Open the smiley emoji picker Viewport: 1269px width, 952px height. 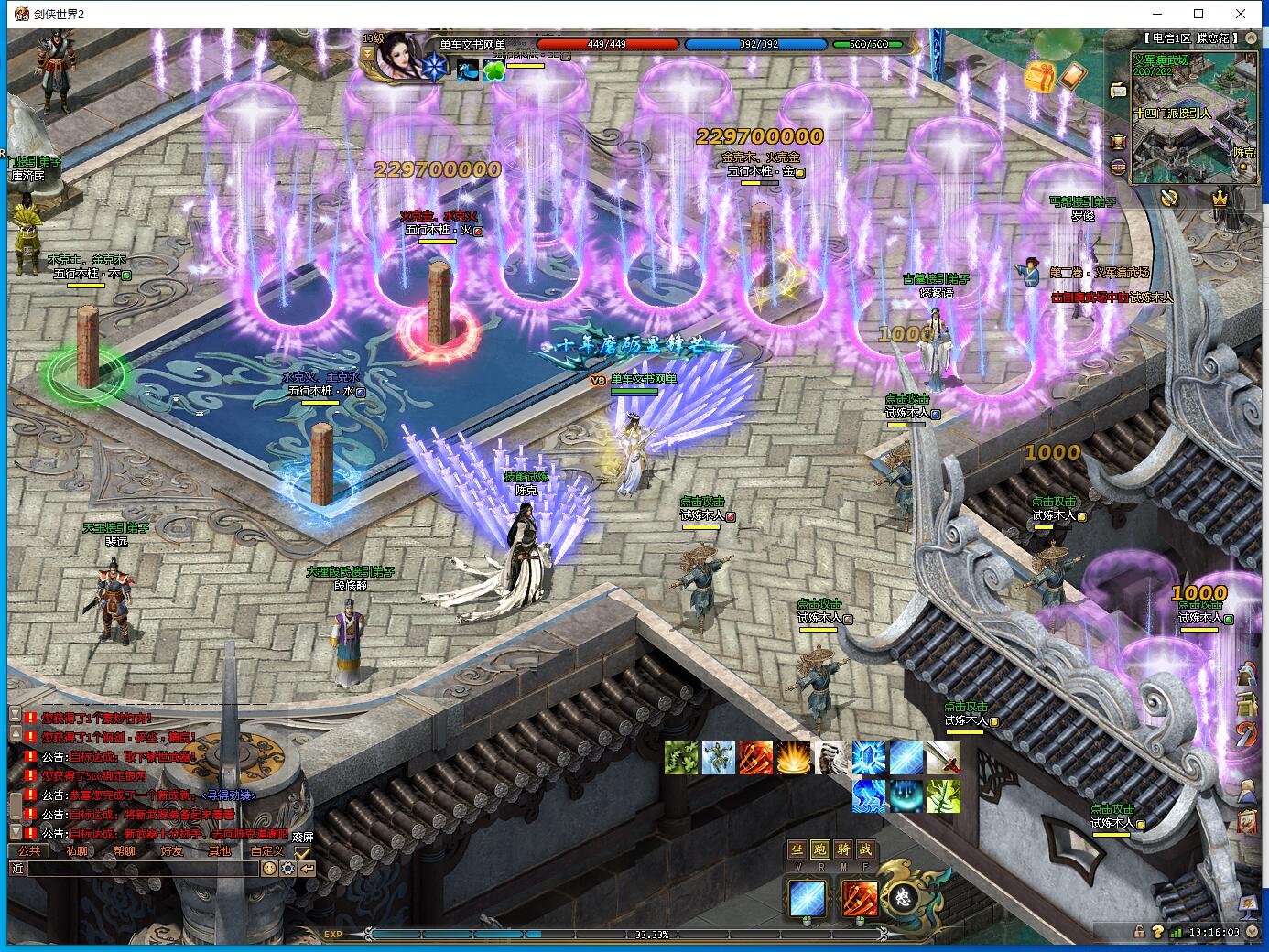point(269,869)
